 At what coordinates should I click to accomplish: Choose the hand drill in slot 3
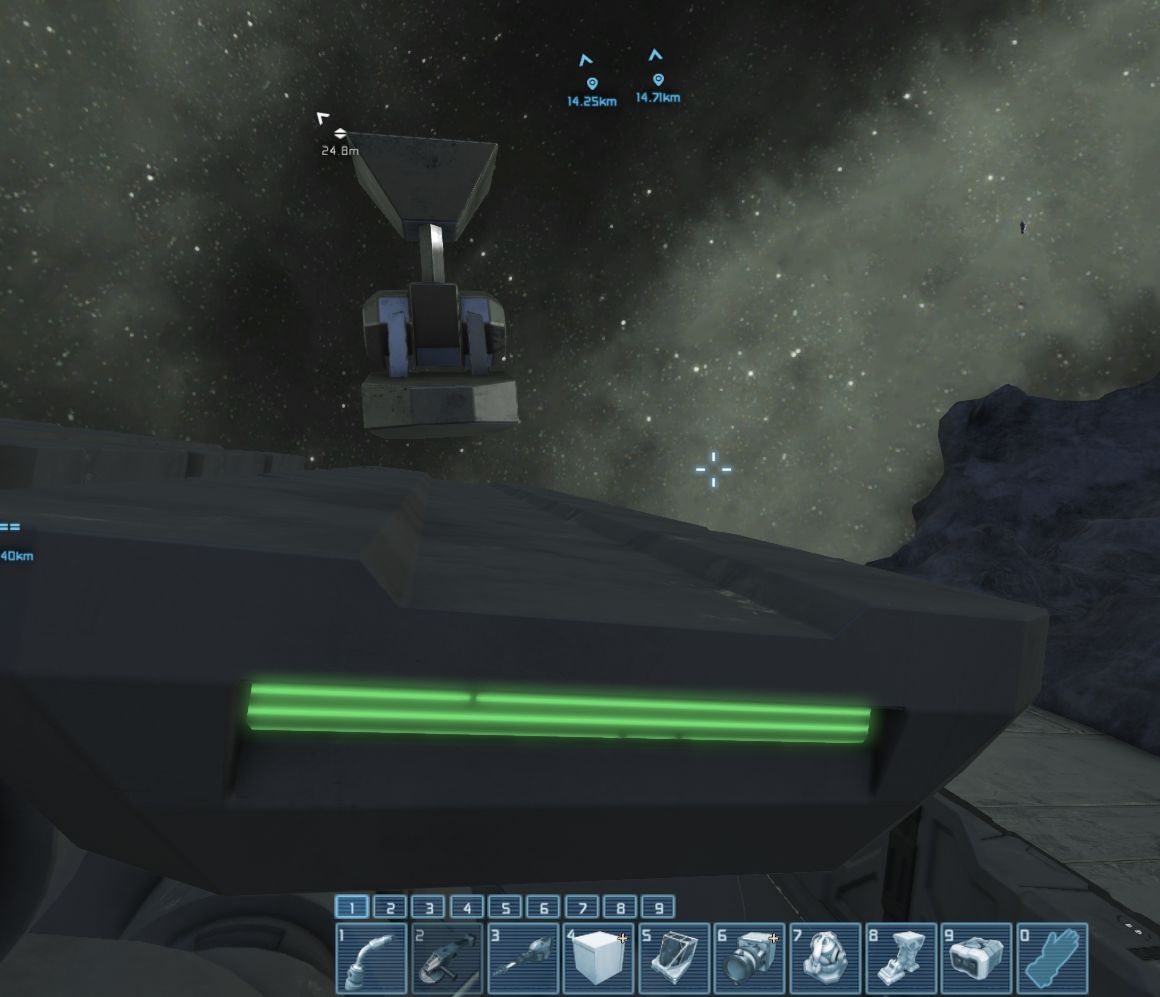click(x=523, y=958)
